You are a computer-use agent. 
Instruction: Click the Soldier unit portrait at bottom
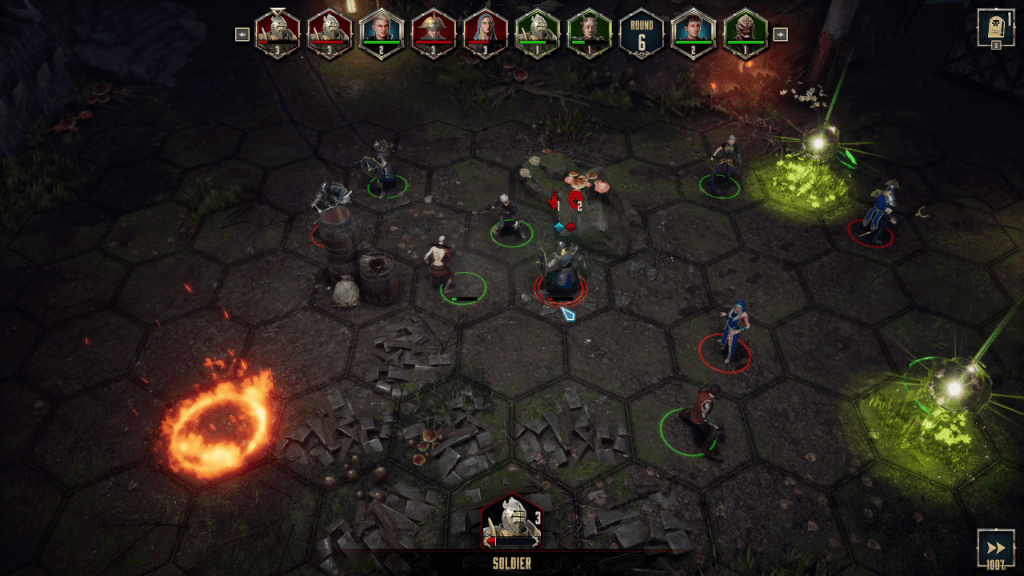[x=511, y=522]
